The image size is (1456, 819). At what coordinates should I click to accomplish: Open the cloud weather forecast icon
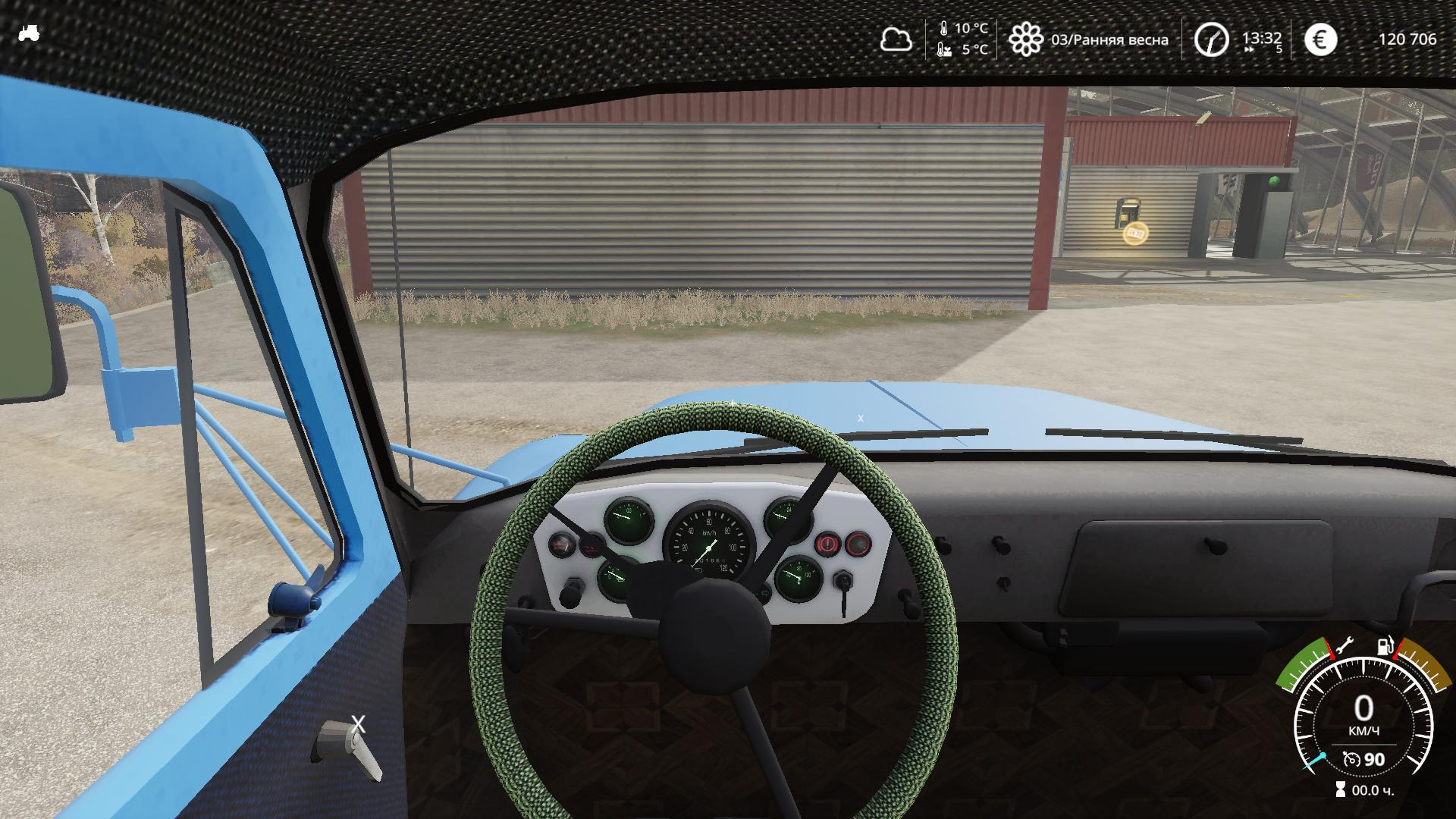pos(896,39)
